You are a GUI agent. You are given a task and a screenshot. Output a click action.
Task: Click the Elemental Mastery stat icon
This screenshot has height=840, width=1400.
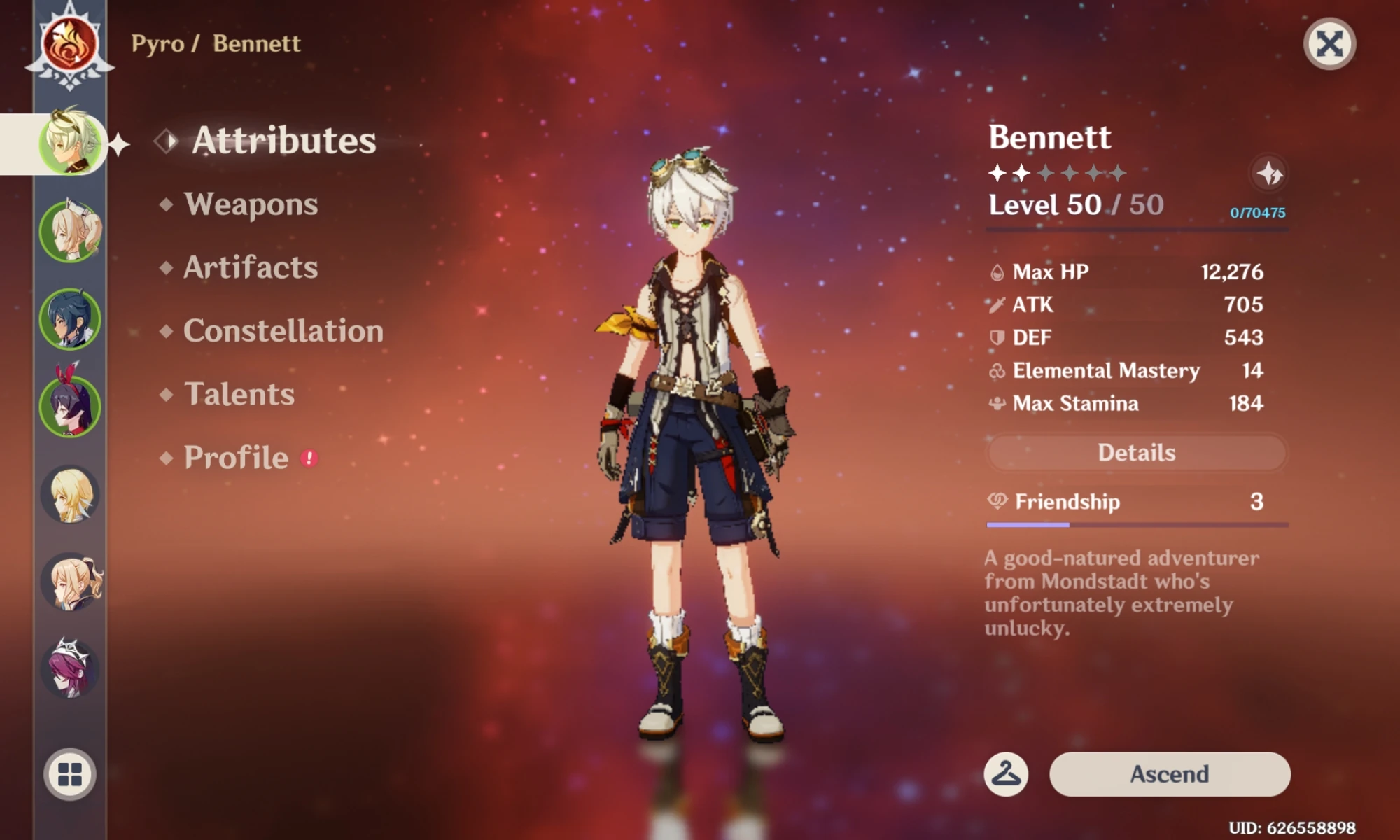click(x=997, y=371)
